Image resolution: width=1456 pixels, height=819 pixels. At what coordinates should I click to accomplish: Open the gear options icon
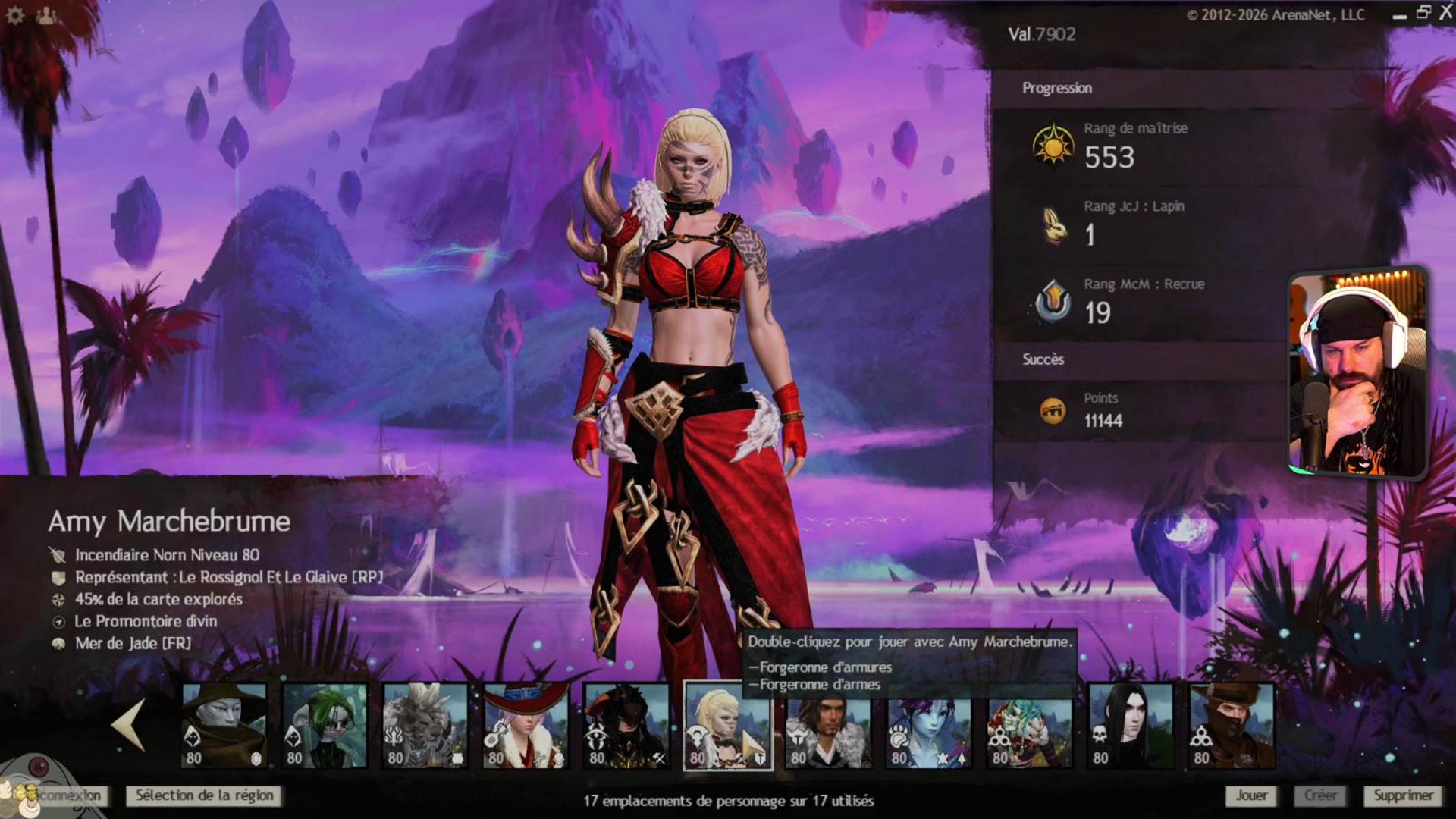click(x=15, y=15)
